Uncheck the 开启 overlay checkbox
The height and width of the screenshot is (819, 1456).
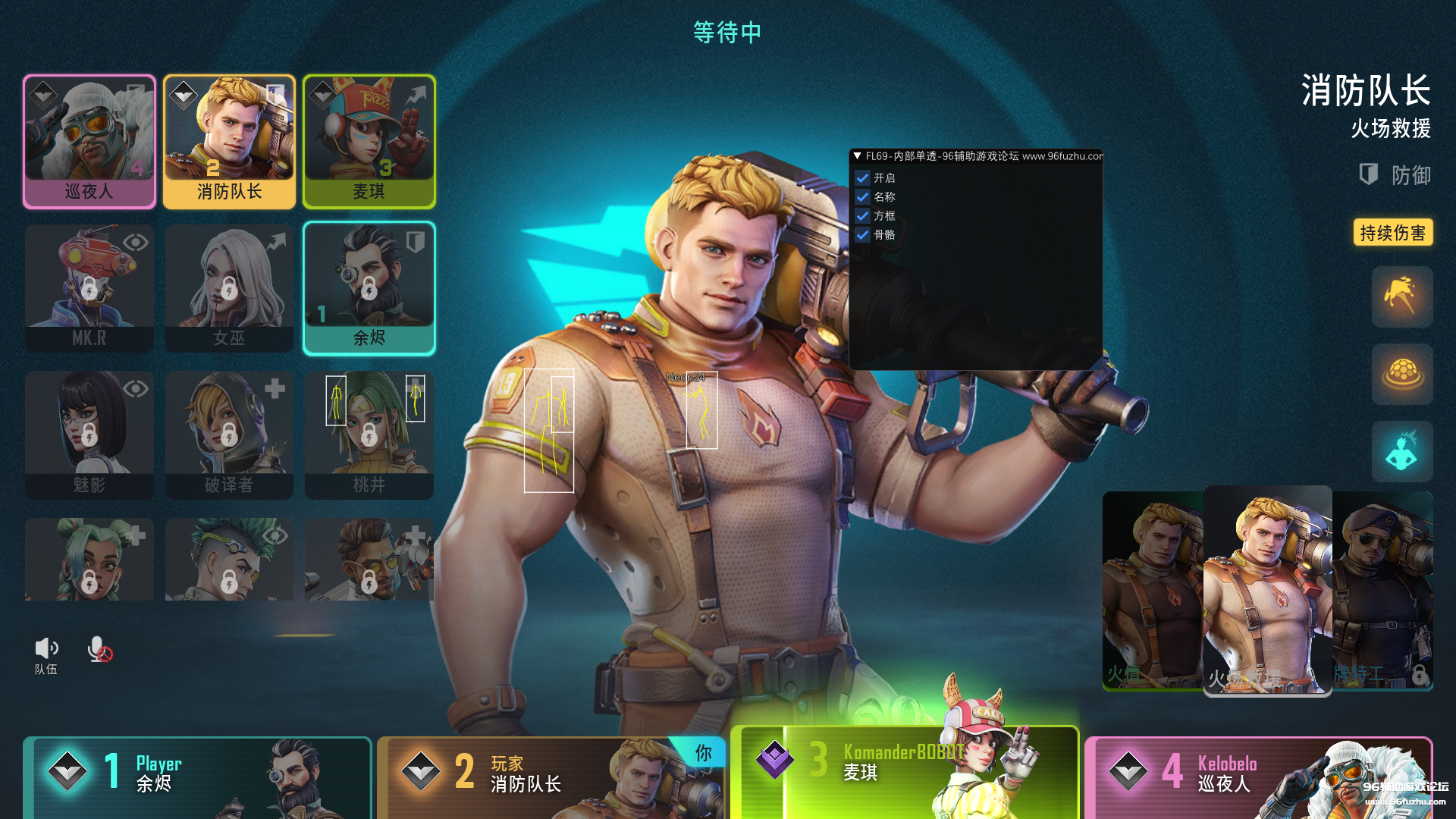click(862, 178)
